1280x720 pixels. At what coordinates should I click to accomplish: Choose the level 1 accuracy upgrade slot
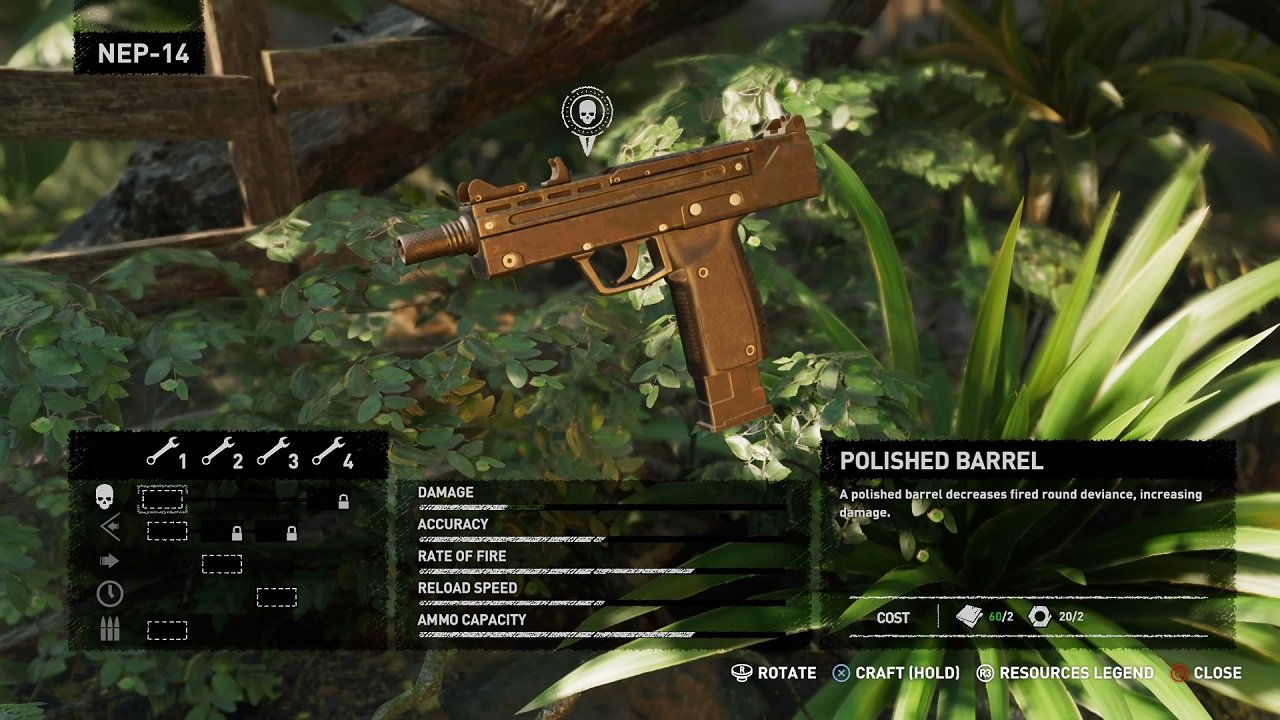167,531
